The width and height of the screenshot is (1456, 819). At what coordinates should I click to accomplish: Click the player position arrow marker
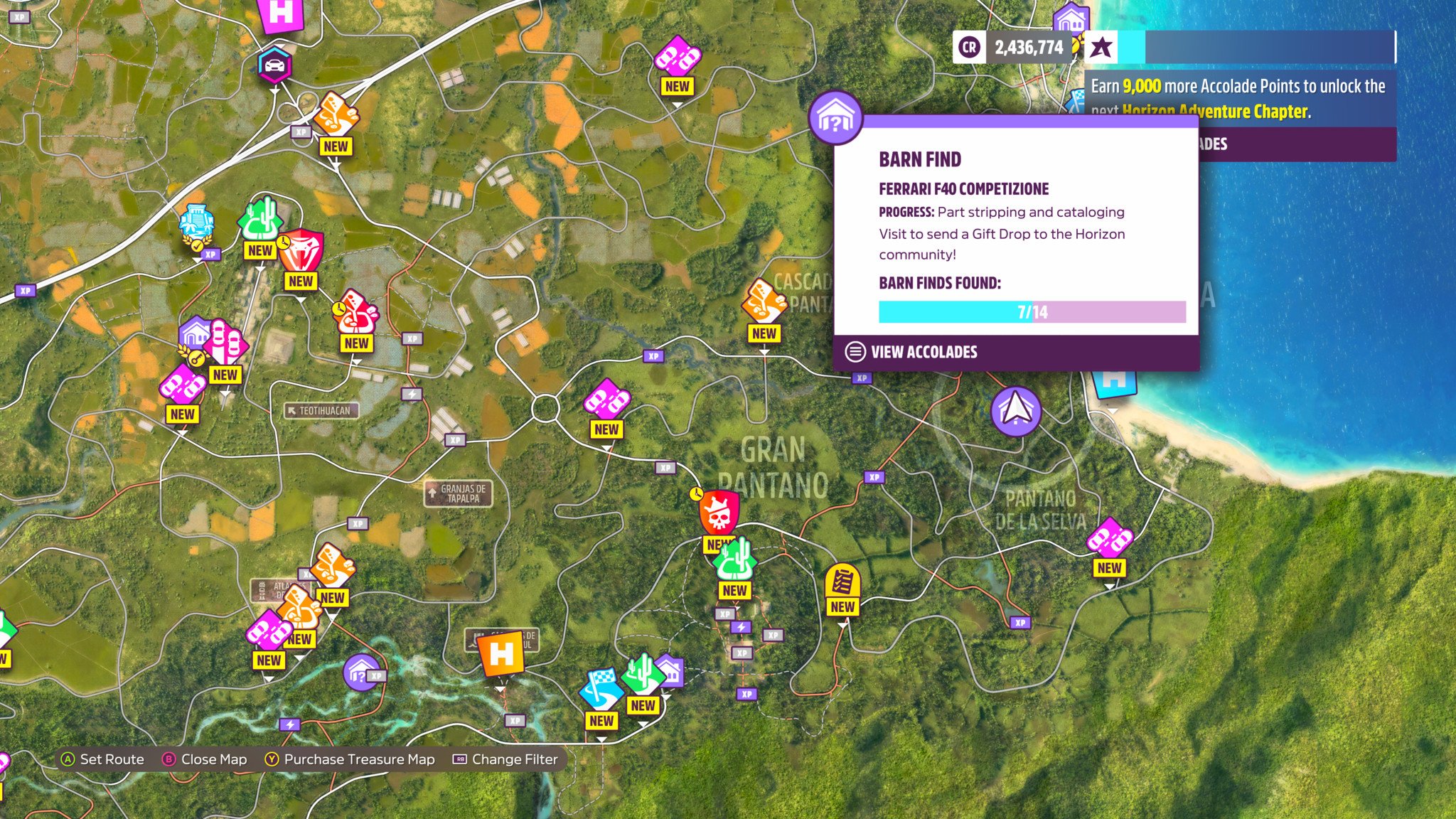[x=1016, y=410]
